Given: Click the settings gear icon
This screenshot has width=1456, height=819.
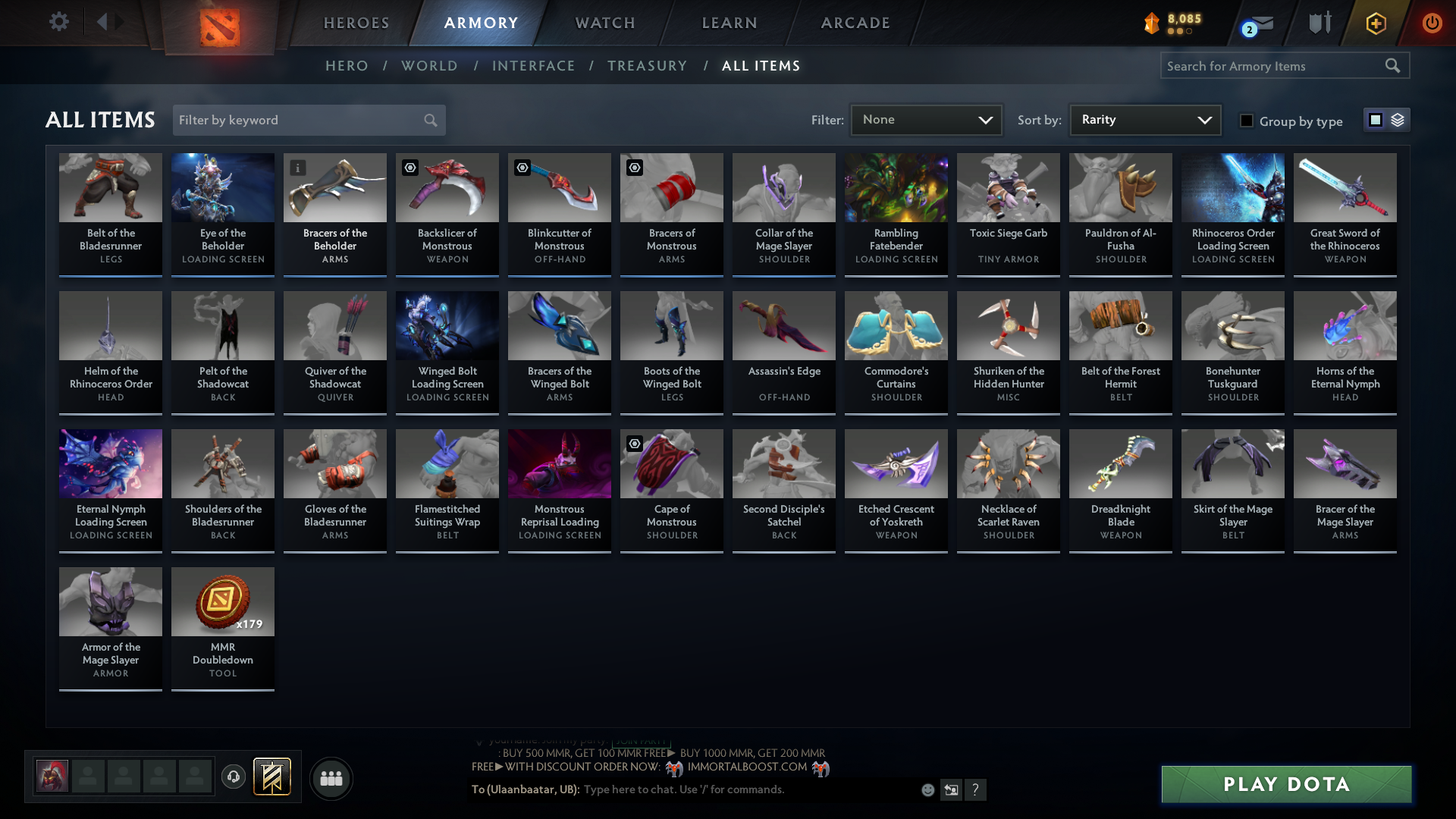Looking at the screenshot, I should pos(59,21).
